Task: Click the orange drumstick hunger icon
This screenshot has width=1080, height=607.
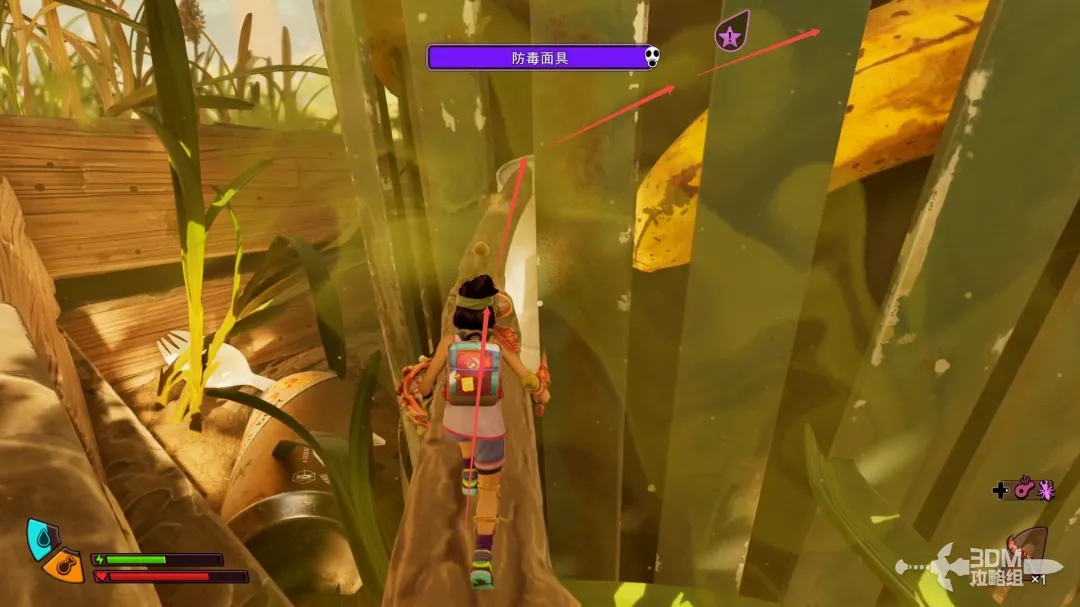Action: click(62, 566)
